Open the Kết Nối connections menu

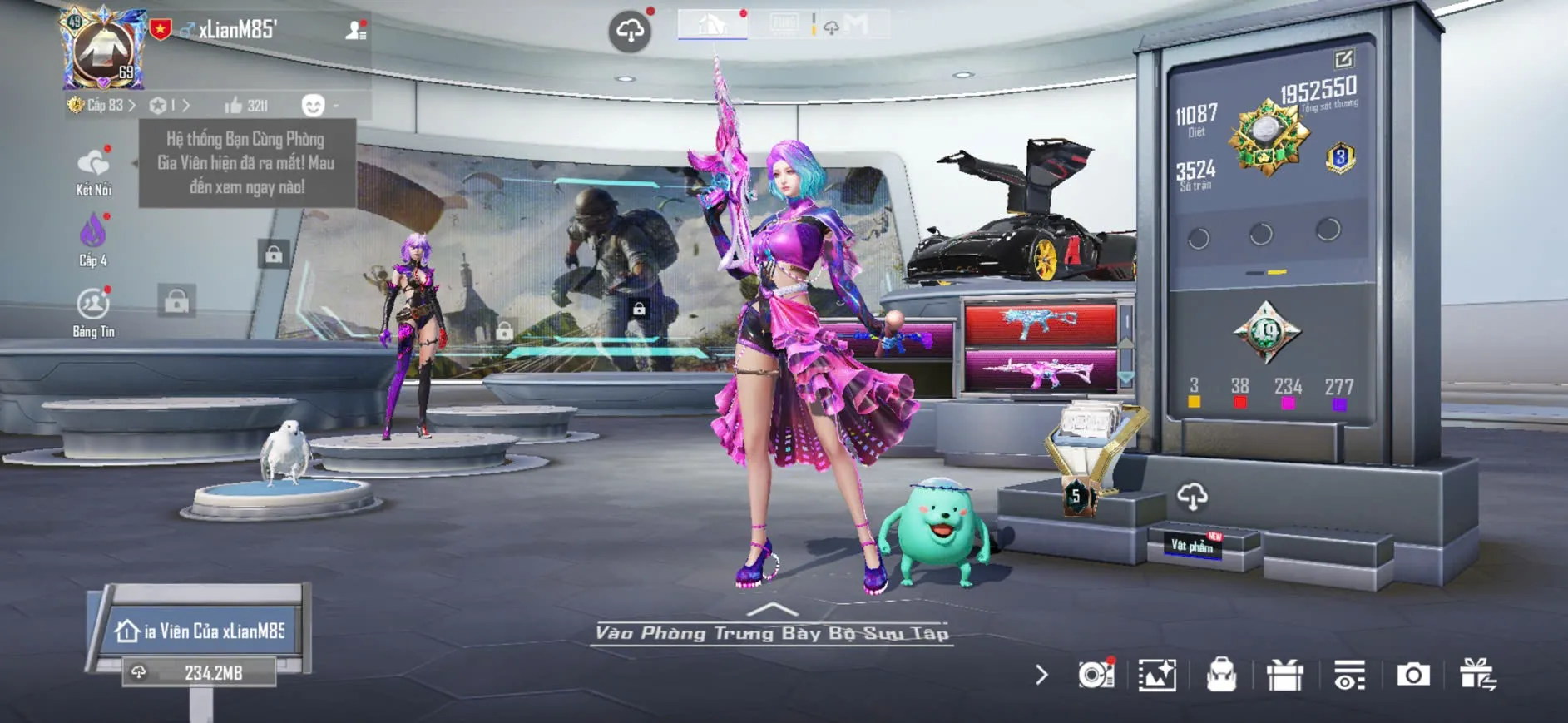93,171
